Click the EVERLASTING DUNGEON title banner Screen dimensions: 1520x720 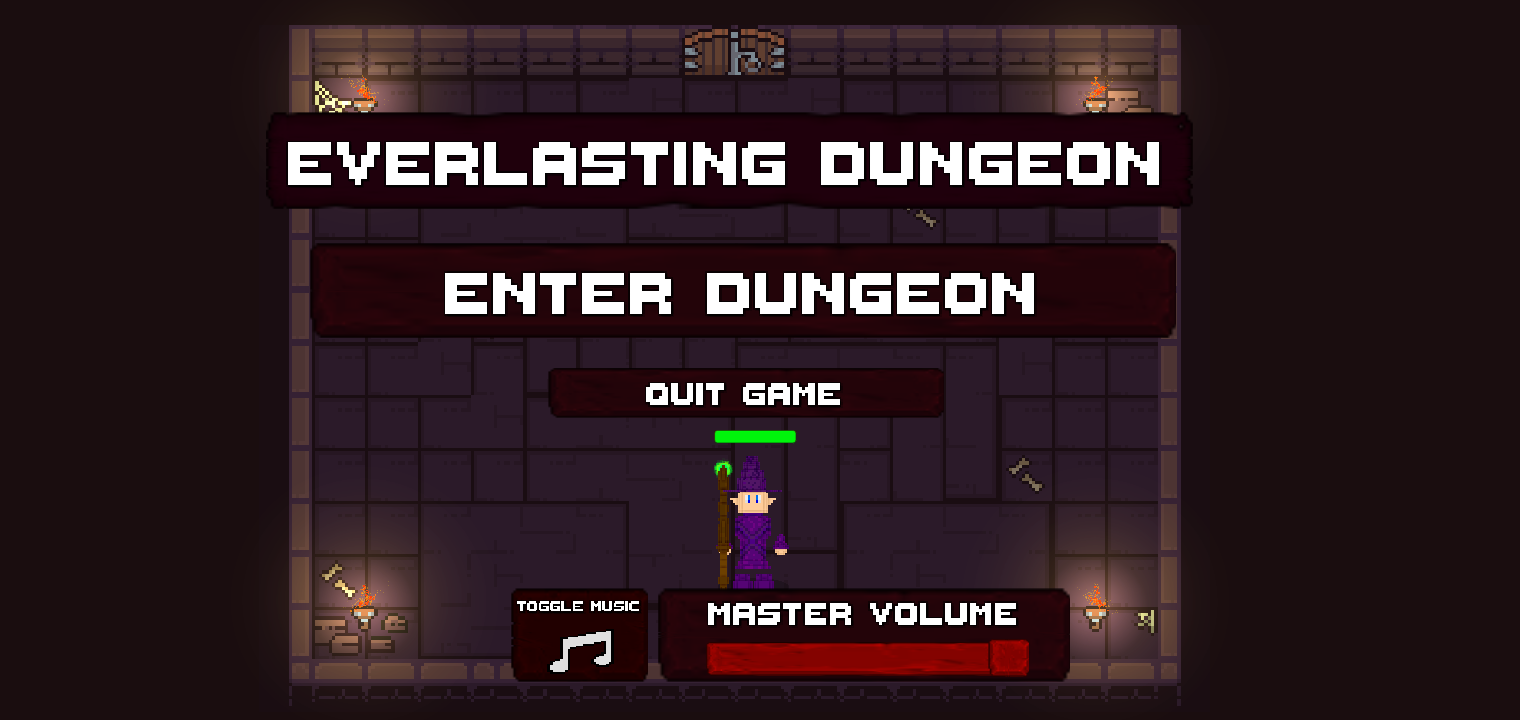[725, 163]
